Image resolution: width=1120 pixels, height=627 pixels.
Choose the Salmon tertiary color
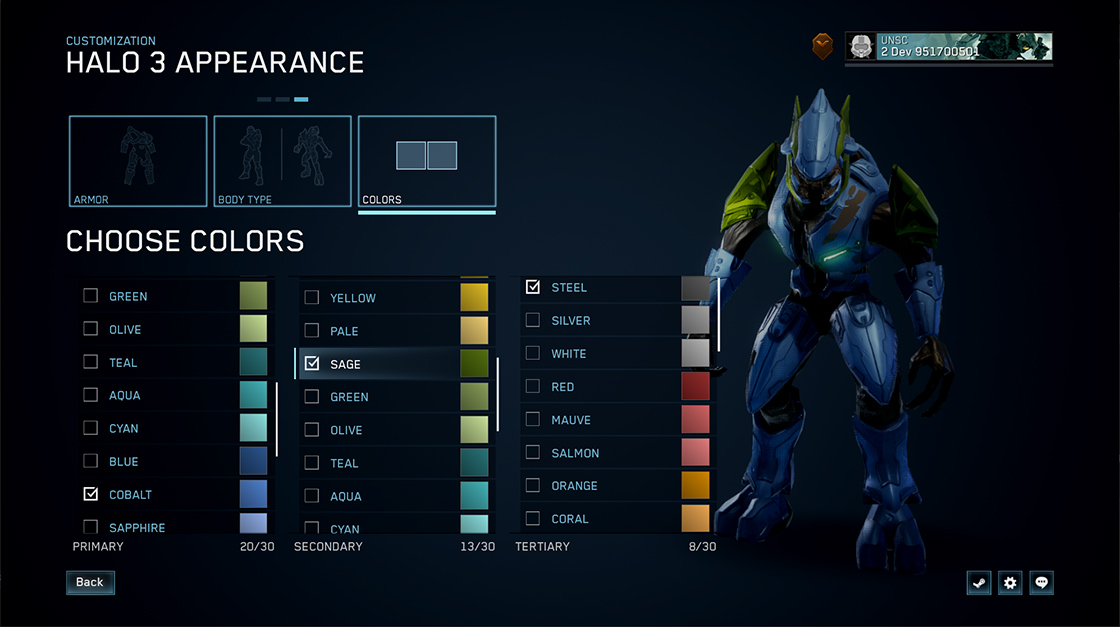[575, 453]
